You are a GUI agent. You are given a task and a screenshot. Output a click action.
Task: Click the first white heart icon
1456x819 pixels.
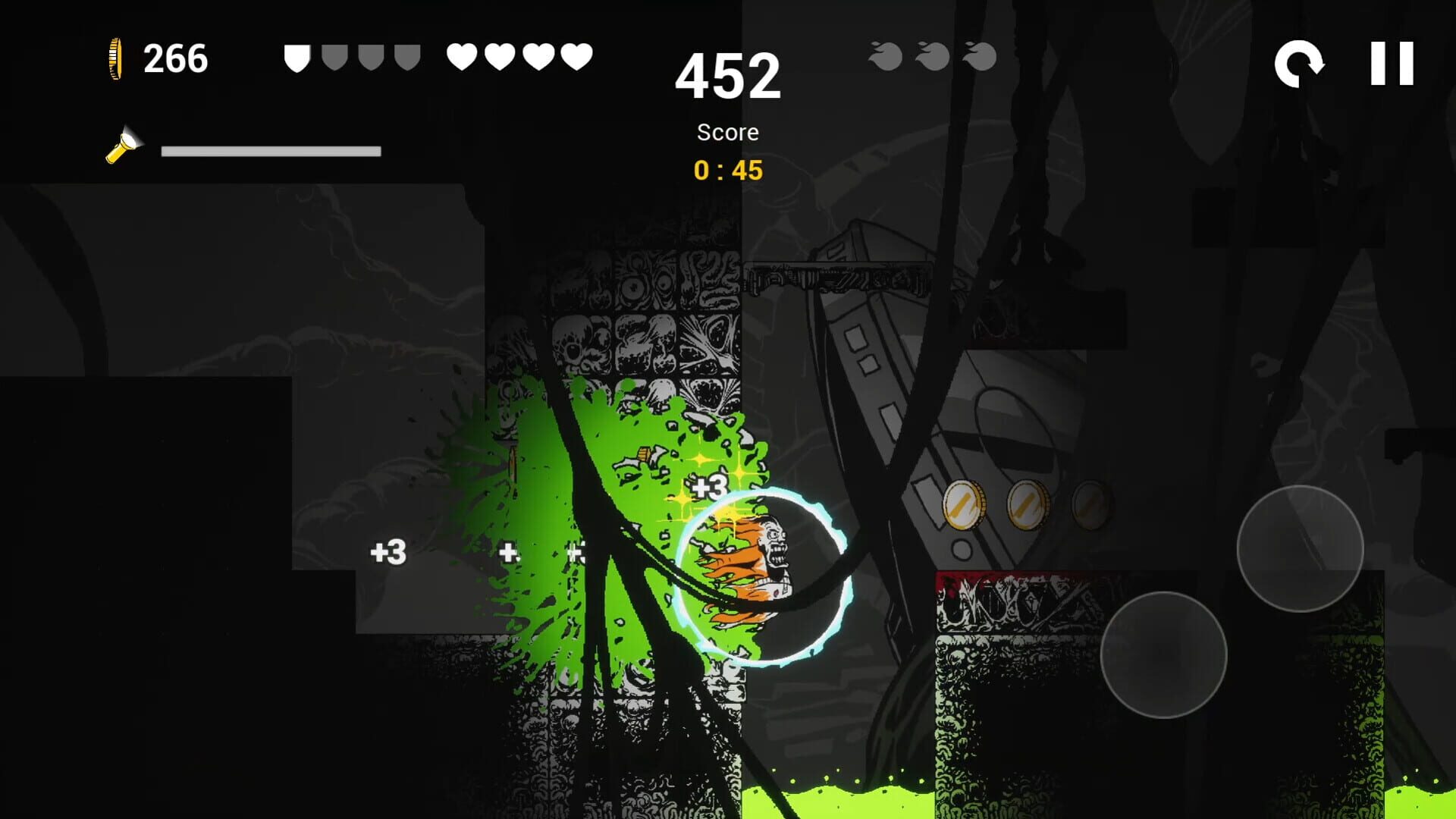point(463,56)
